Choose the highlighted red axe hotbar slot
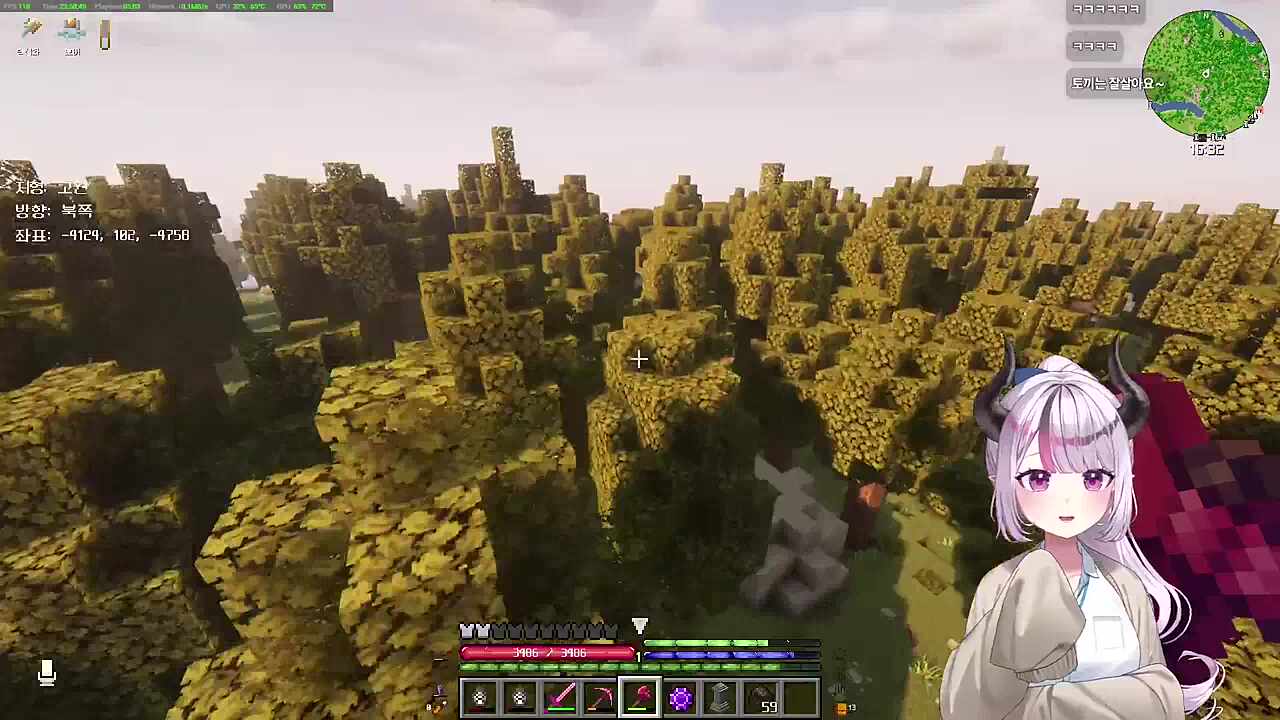This screenshot has width=1280, height=720. [640, 697]
